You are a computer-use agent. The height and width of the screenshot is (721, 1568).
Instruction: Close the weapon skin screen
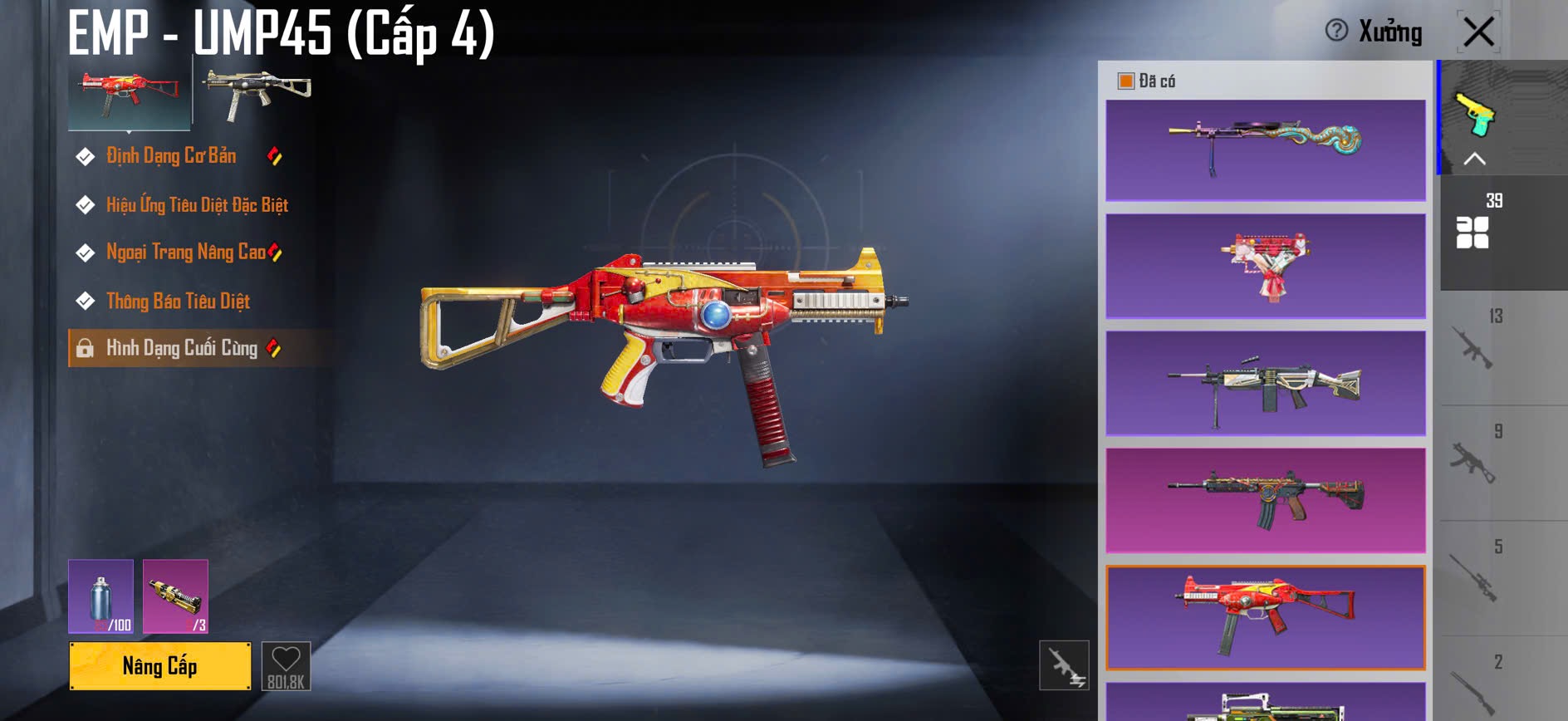coord(1478,32)
